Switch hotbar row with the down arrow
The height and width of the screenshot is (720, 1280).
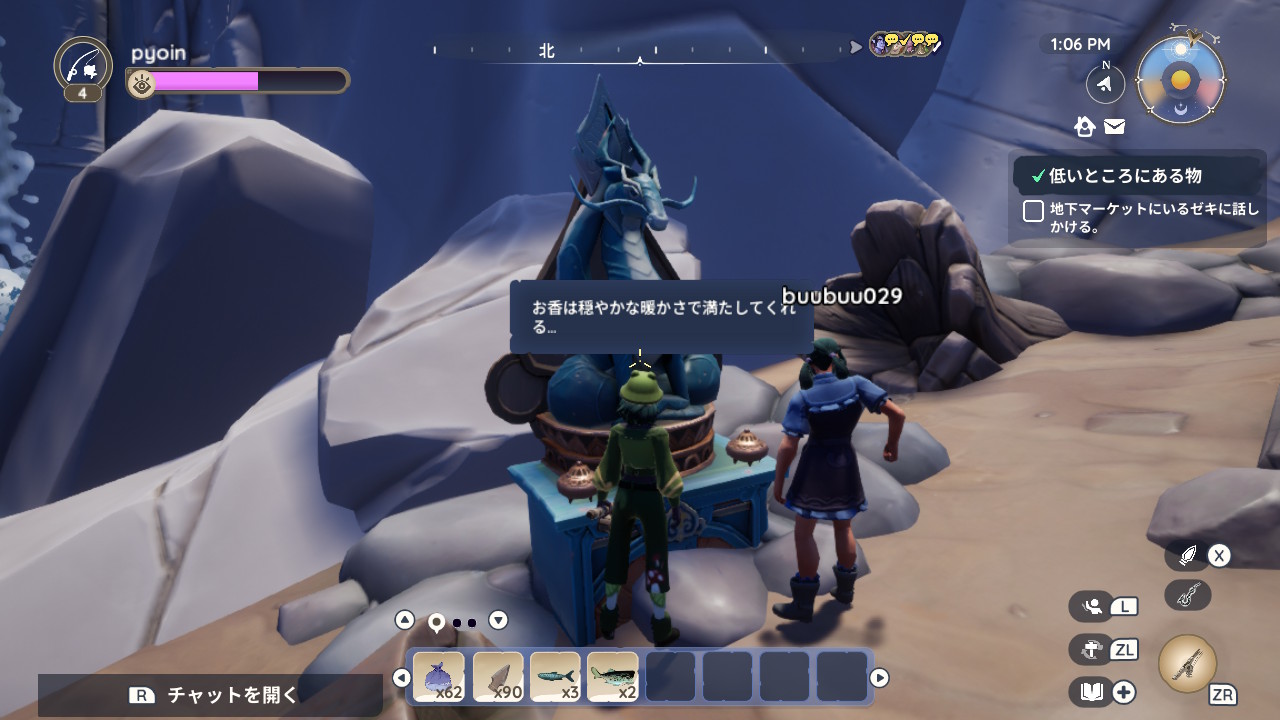(x=498, y=620)
